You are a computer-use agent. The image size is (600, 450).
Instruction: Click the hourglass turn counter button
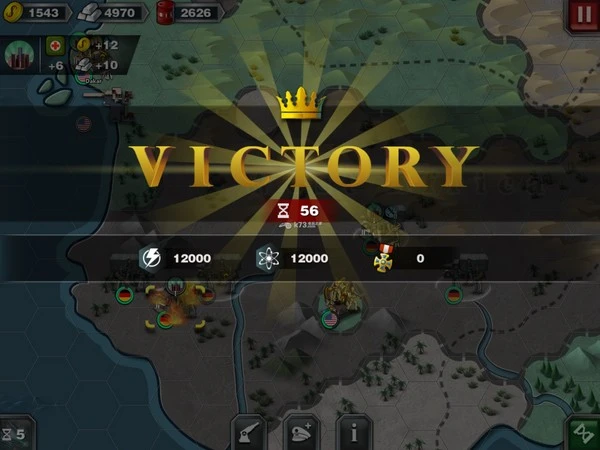(15, 434)
